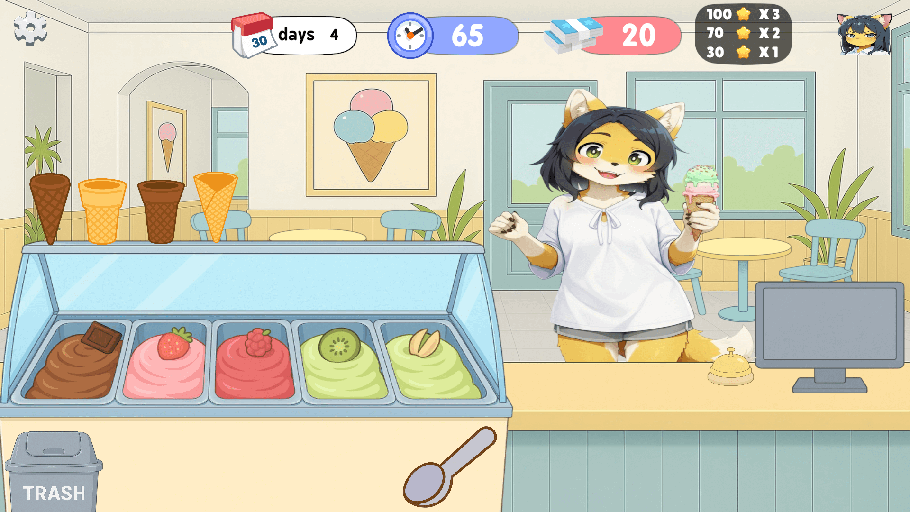Select the orange flat-bottom wafer cone
910x512 pixels.
coord(102,211)
